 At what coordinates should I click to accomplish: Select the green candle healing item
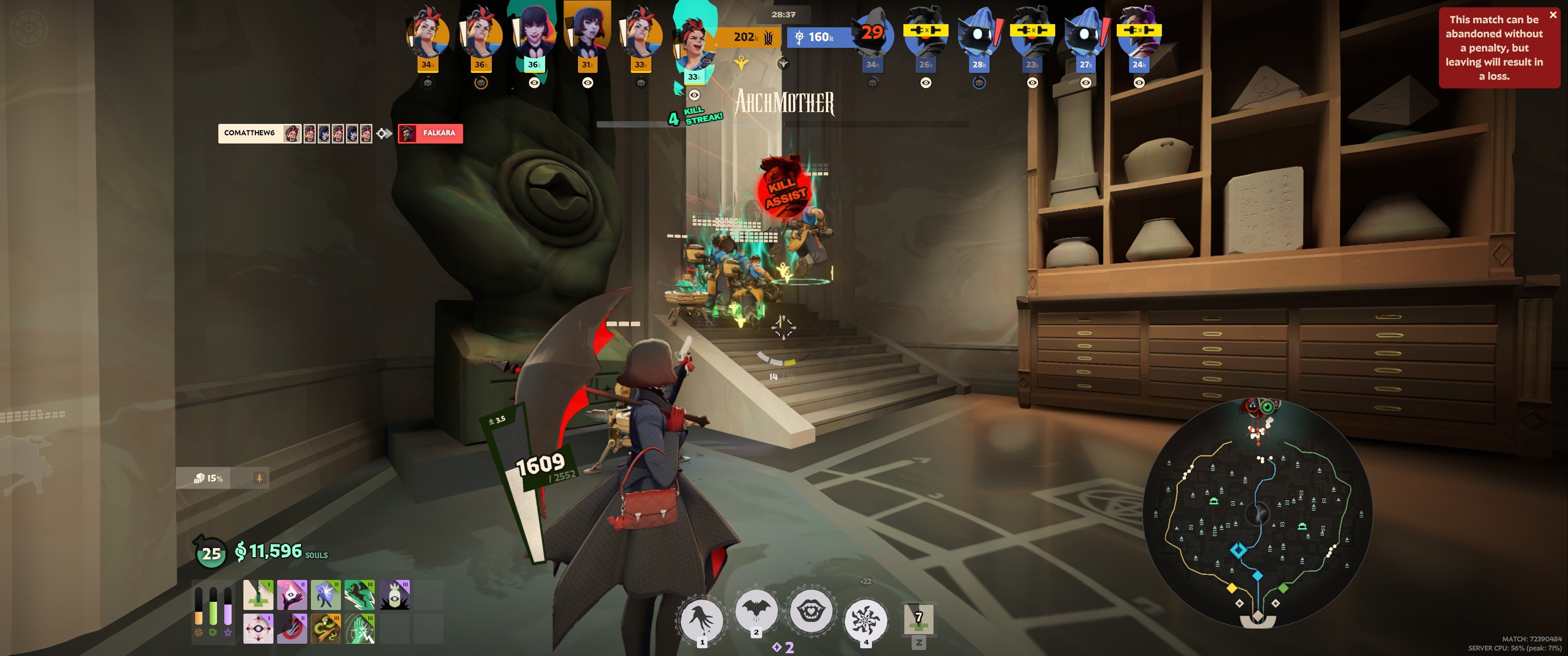click(259, 595)
